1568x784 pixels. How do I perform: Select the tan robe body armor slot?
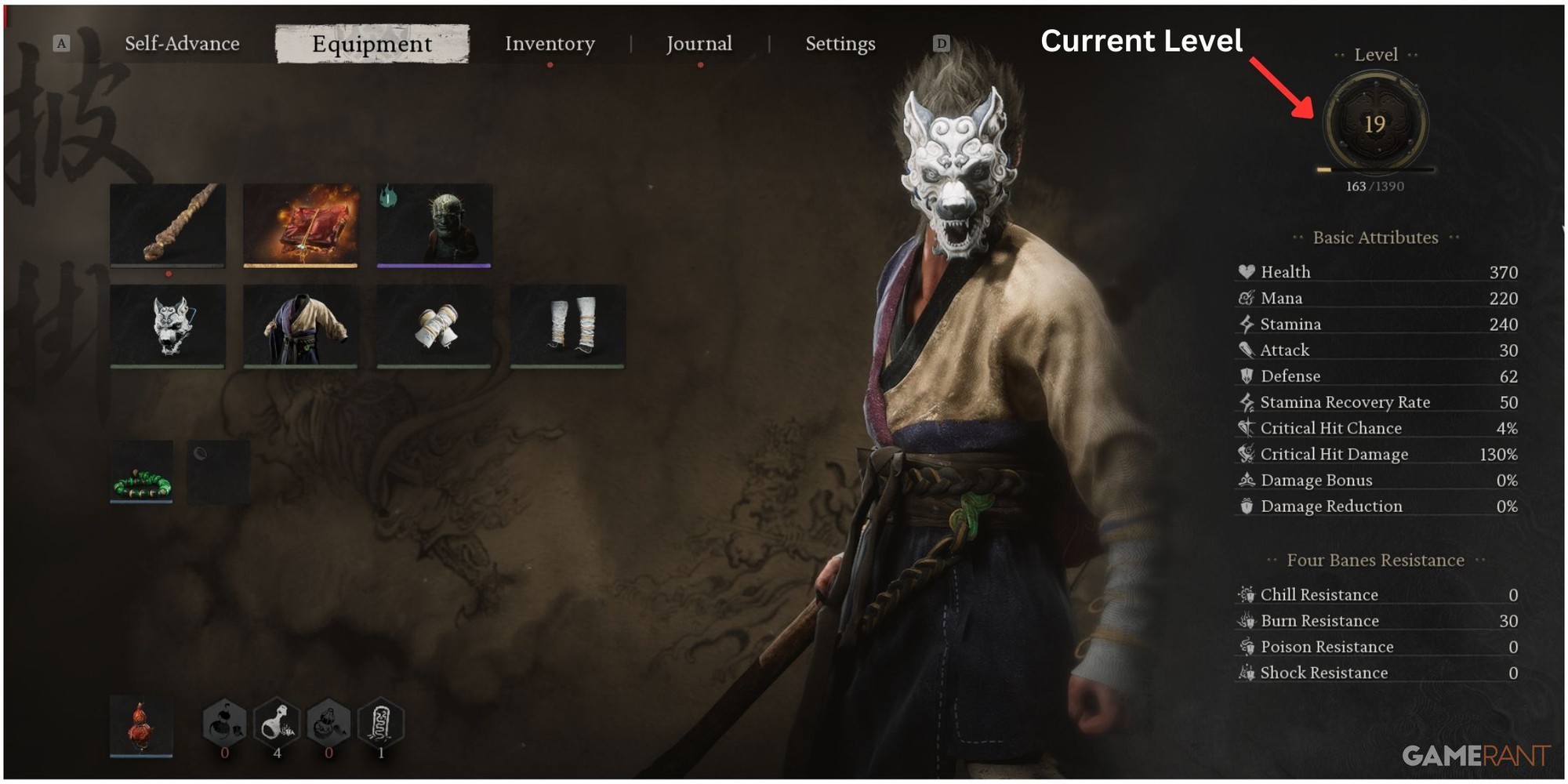tap(301, 325)
